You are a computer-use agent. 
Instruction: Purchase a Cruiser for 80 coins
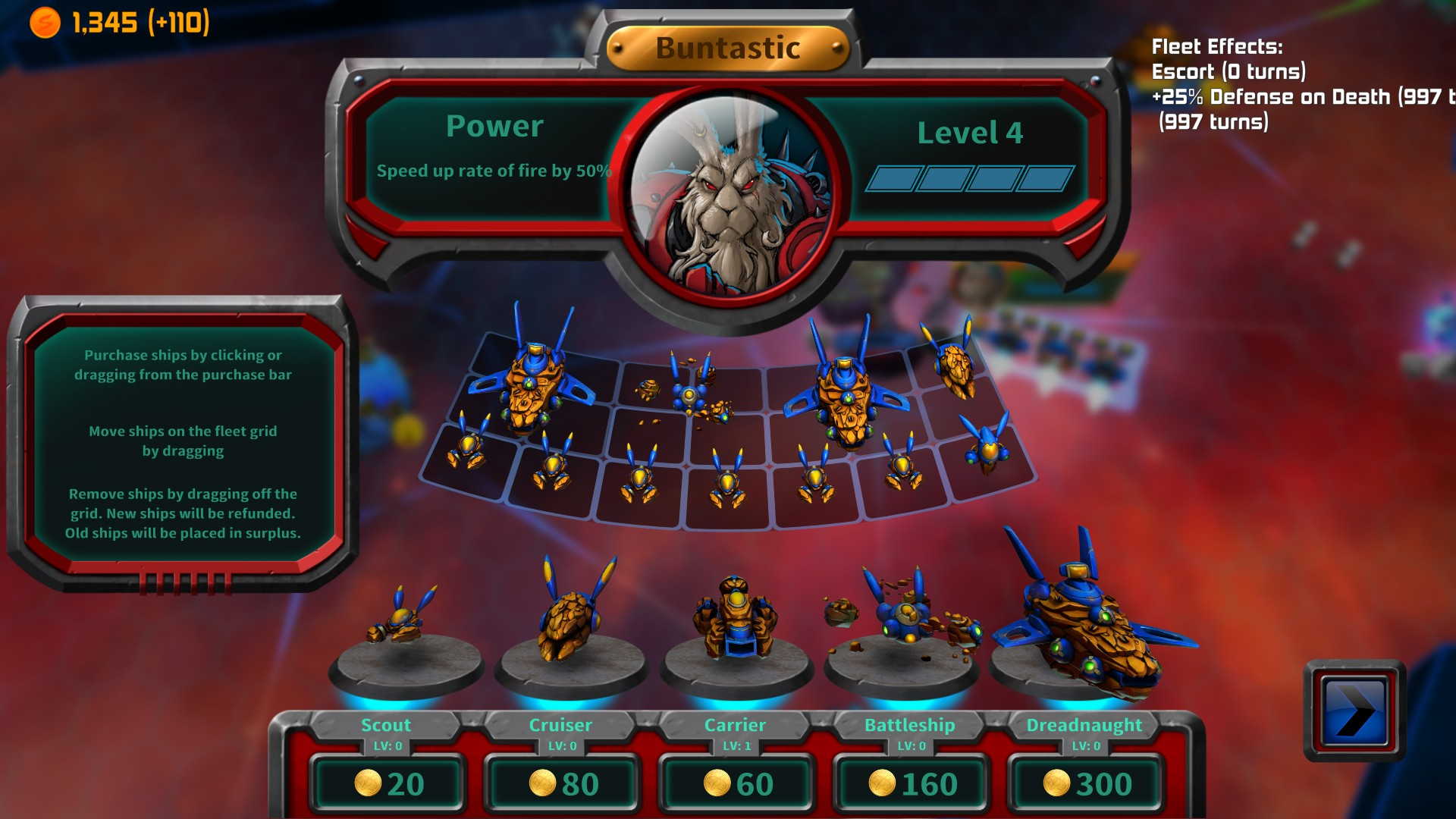(563, 783)
